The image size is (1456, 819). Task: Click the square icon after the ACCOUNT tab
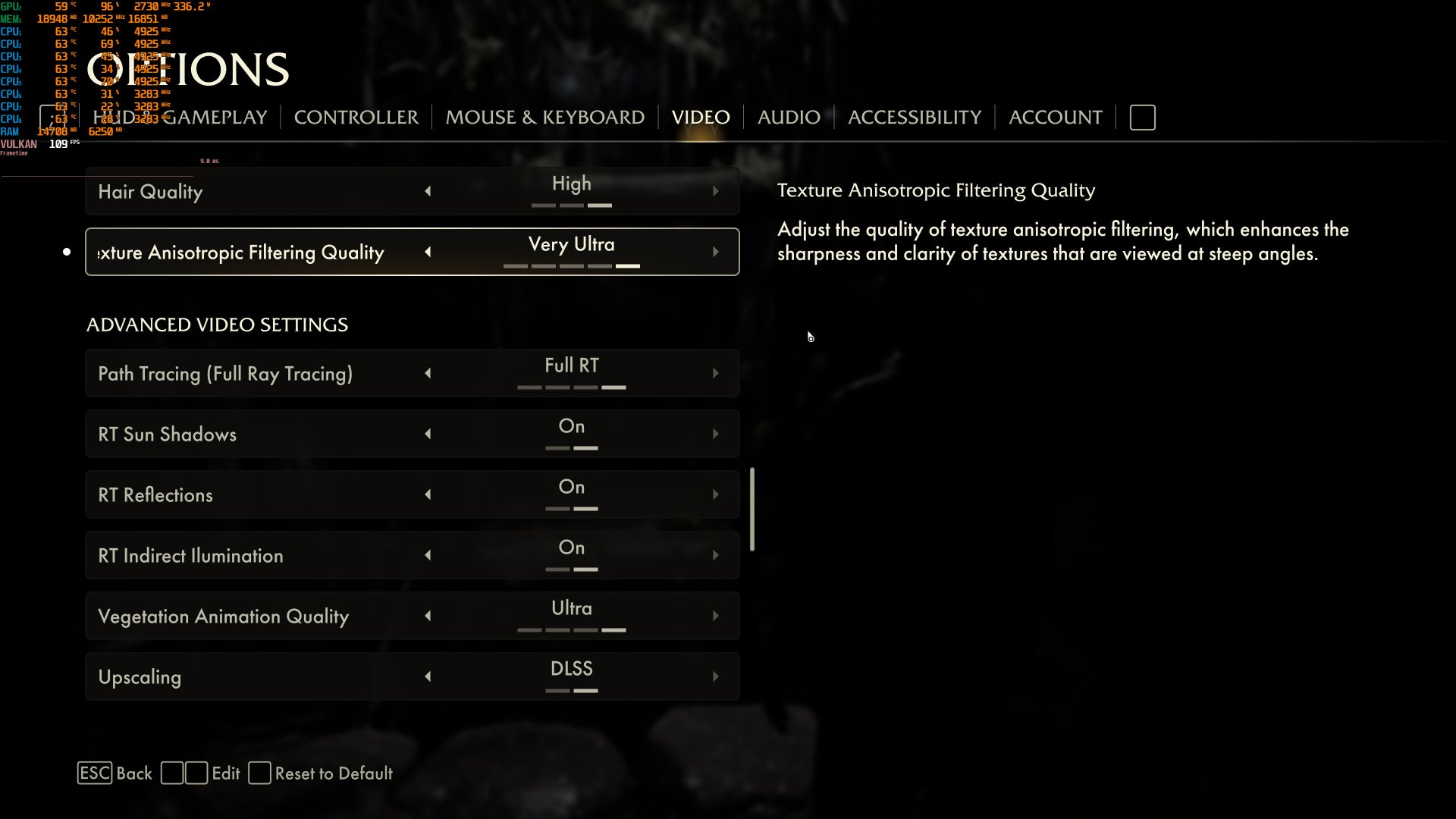1142,117
